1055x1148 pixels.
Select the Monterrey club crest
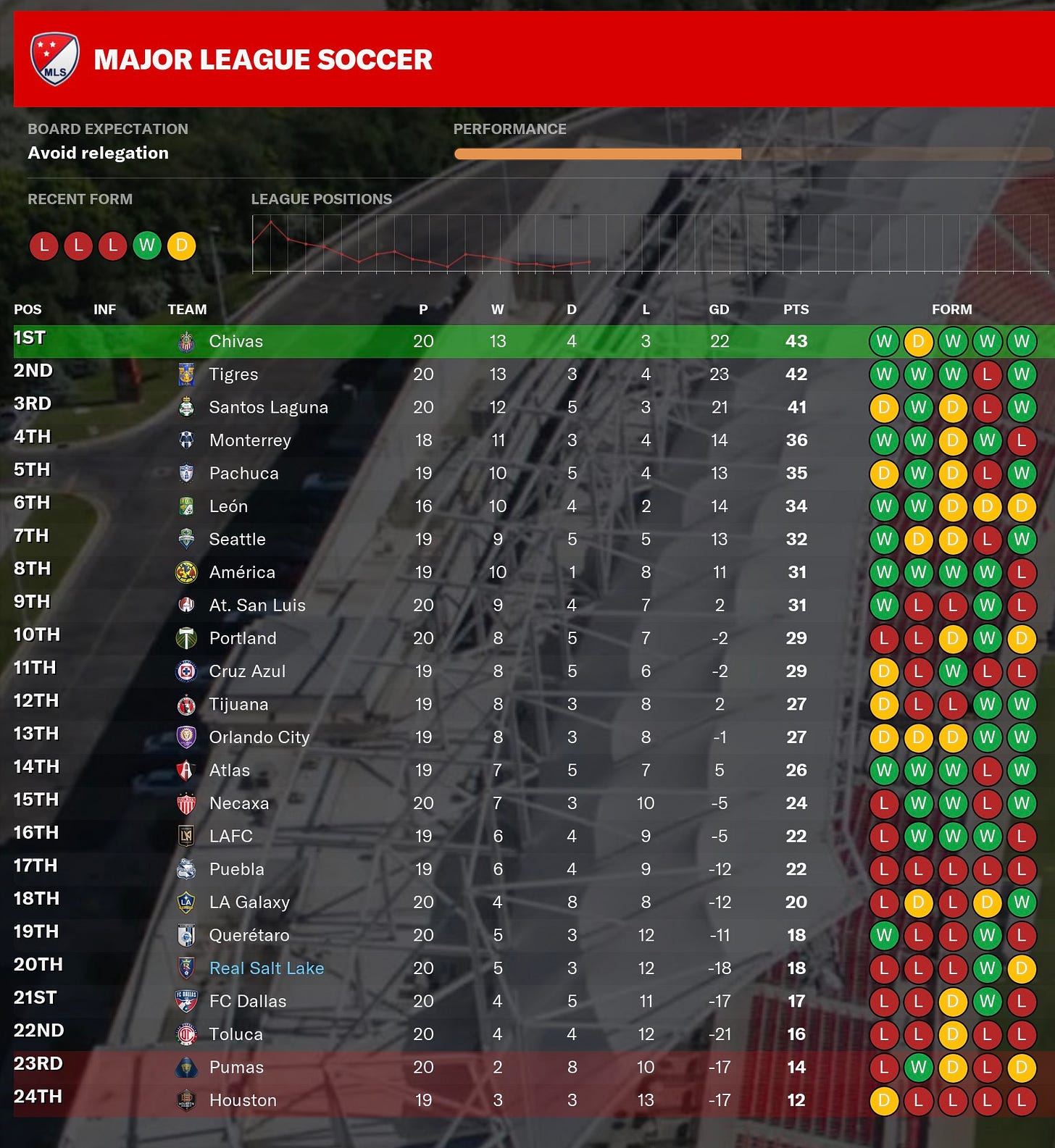click(186, 440)
